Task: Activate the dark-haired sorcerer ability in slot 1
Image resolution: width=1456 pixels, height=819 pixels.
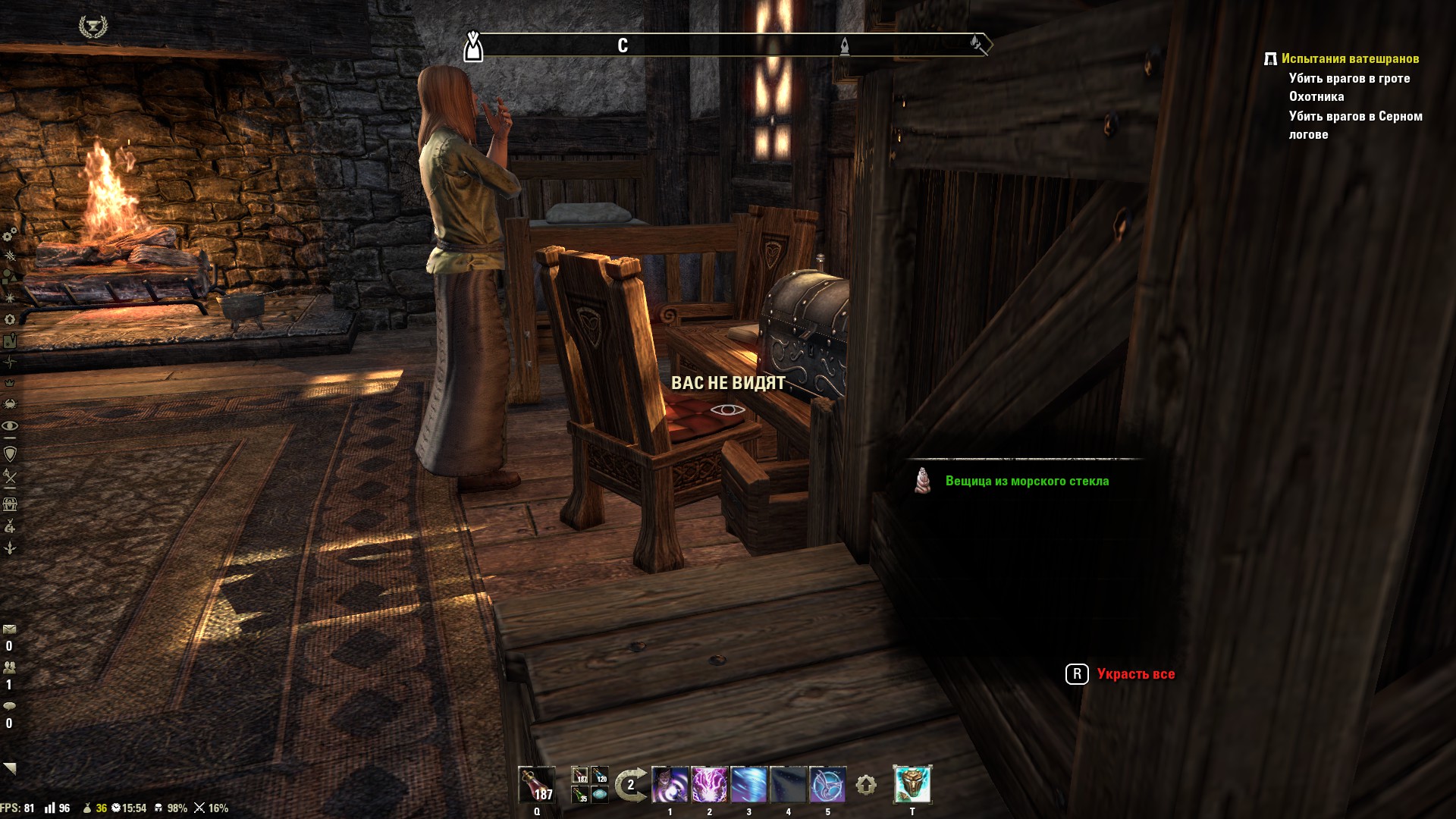Action: coord(670,785)
